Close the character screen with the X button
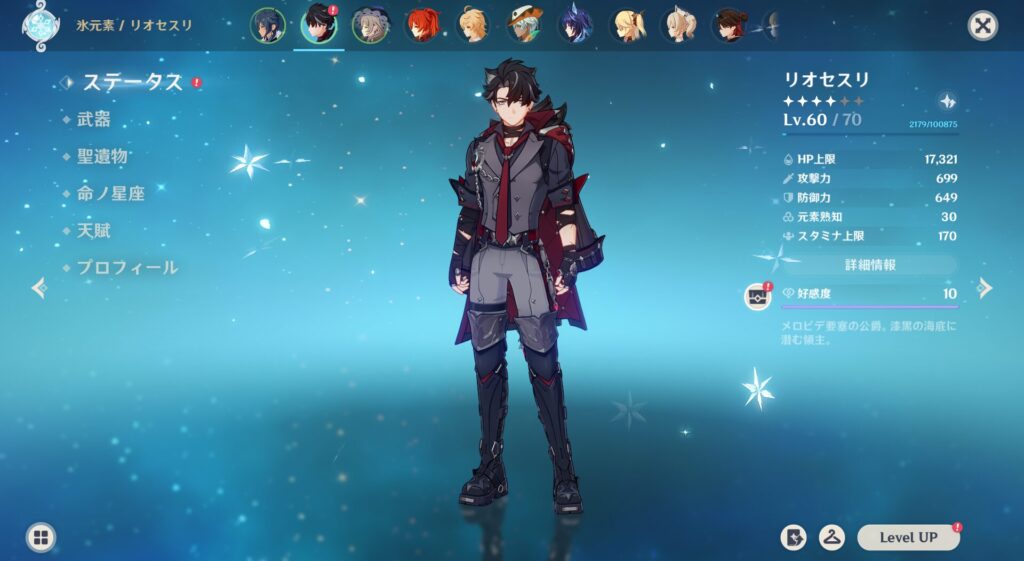 click(x=983, y=26)
